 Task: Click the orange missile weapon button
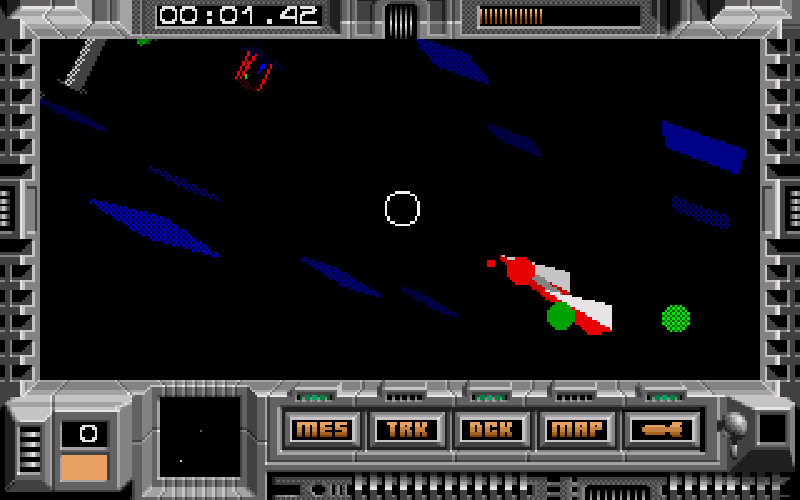click(661, 430)
